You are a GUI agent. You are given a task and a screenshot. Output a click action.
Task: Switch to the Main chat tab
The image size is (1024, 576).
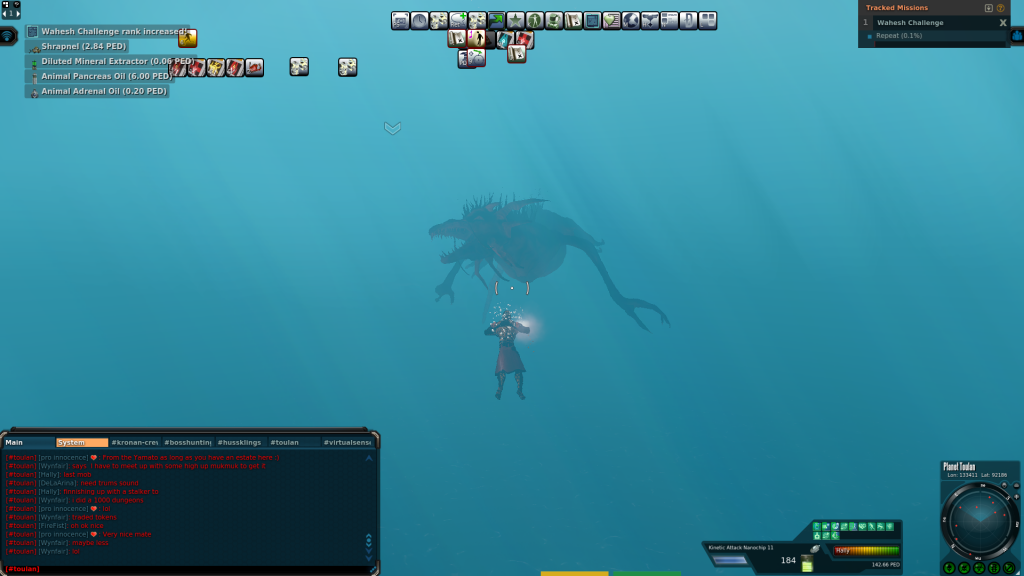[x=28, y=442]
